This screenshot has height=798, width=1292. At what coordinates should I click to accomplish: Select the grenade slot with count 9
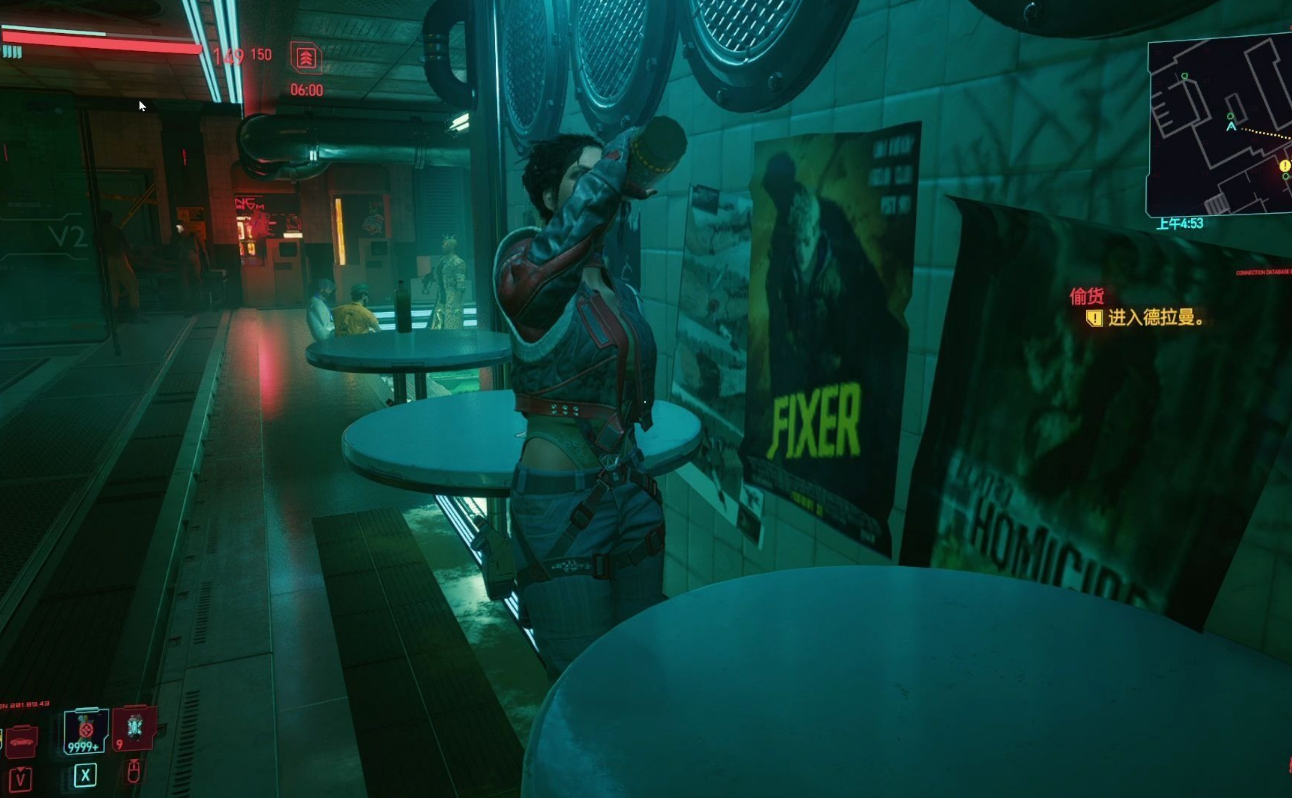[x=134, y=727]
